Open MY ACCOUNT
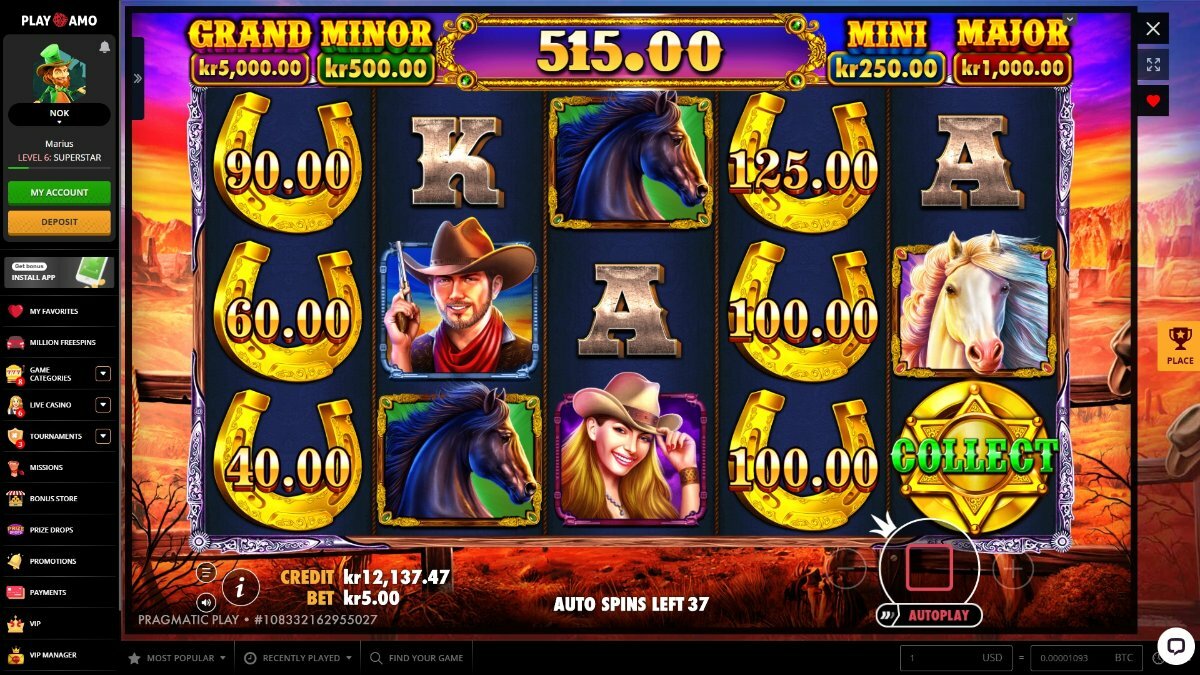This screenshot has width=1200, height=675. coord(59,192)
